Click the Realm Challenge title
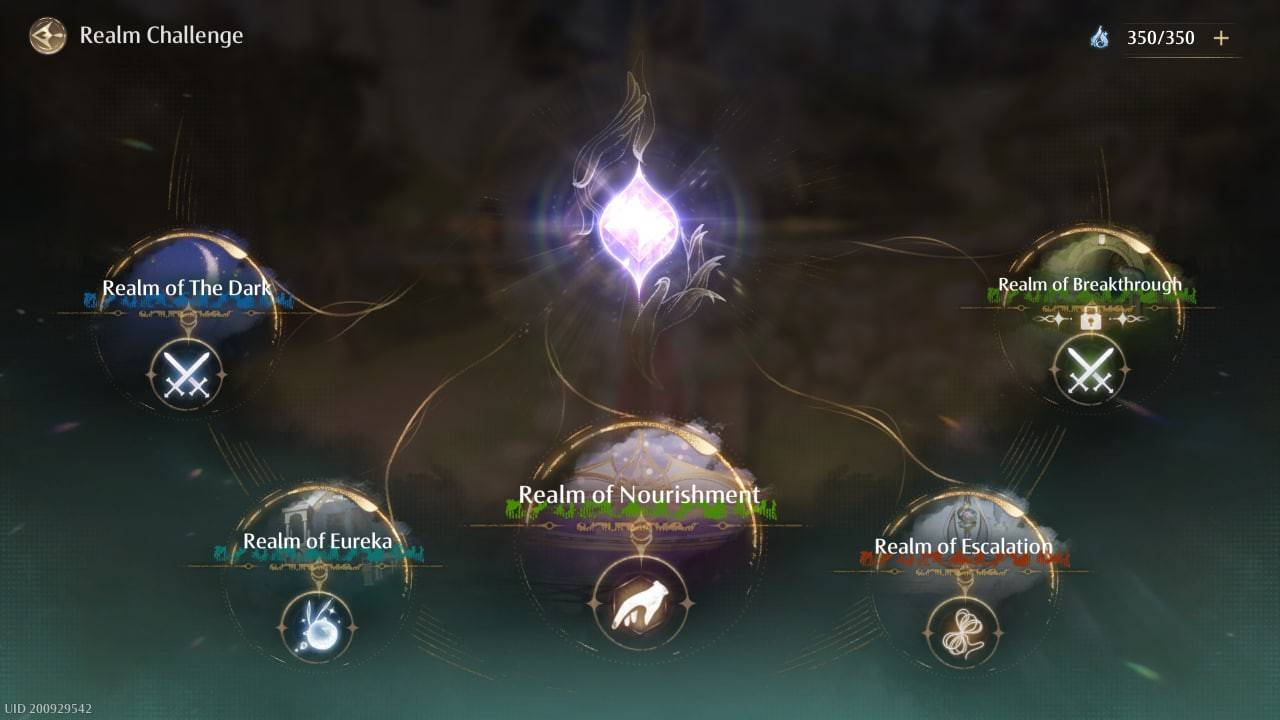 (x=162, y=36)
